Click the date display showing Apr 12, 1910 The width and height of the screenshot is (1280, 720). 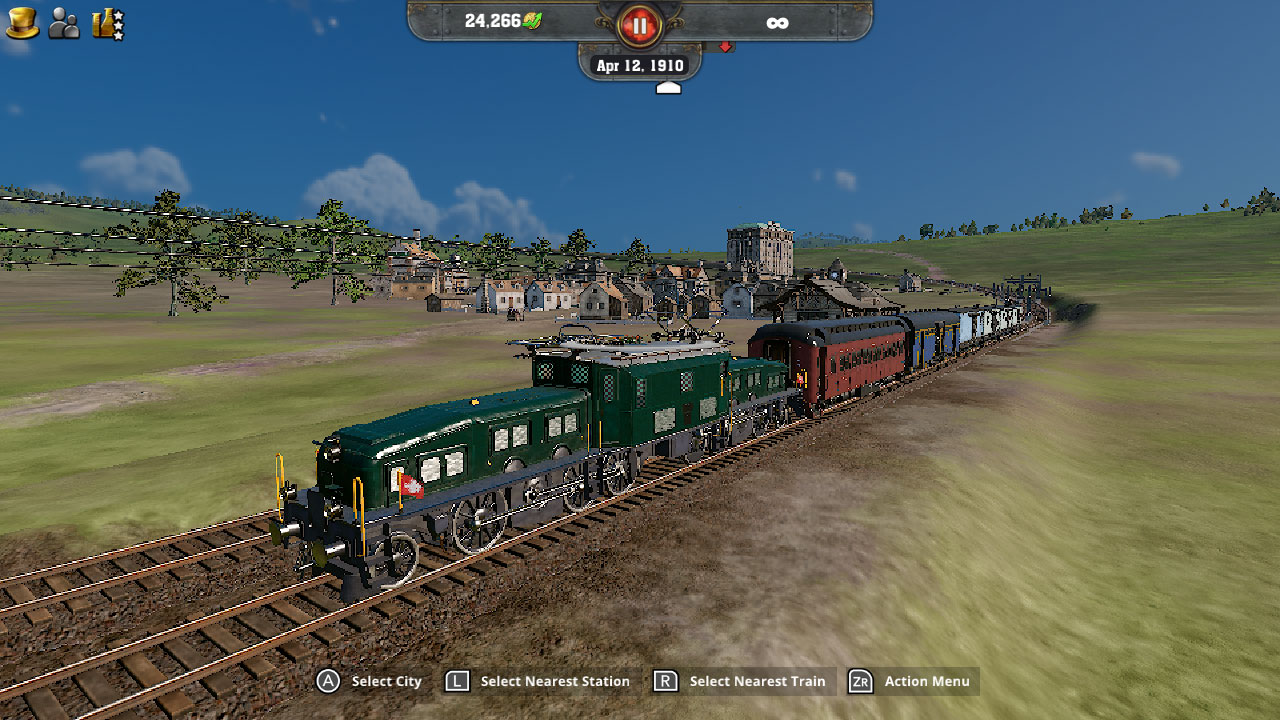pyautogui.click(x=638, y=64)
